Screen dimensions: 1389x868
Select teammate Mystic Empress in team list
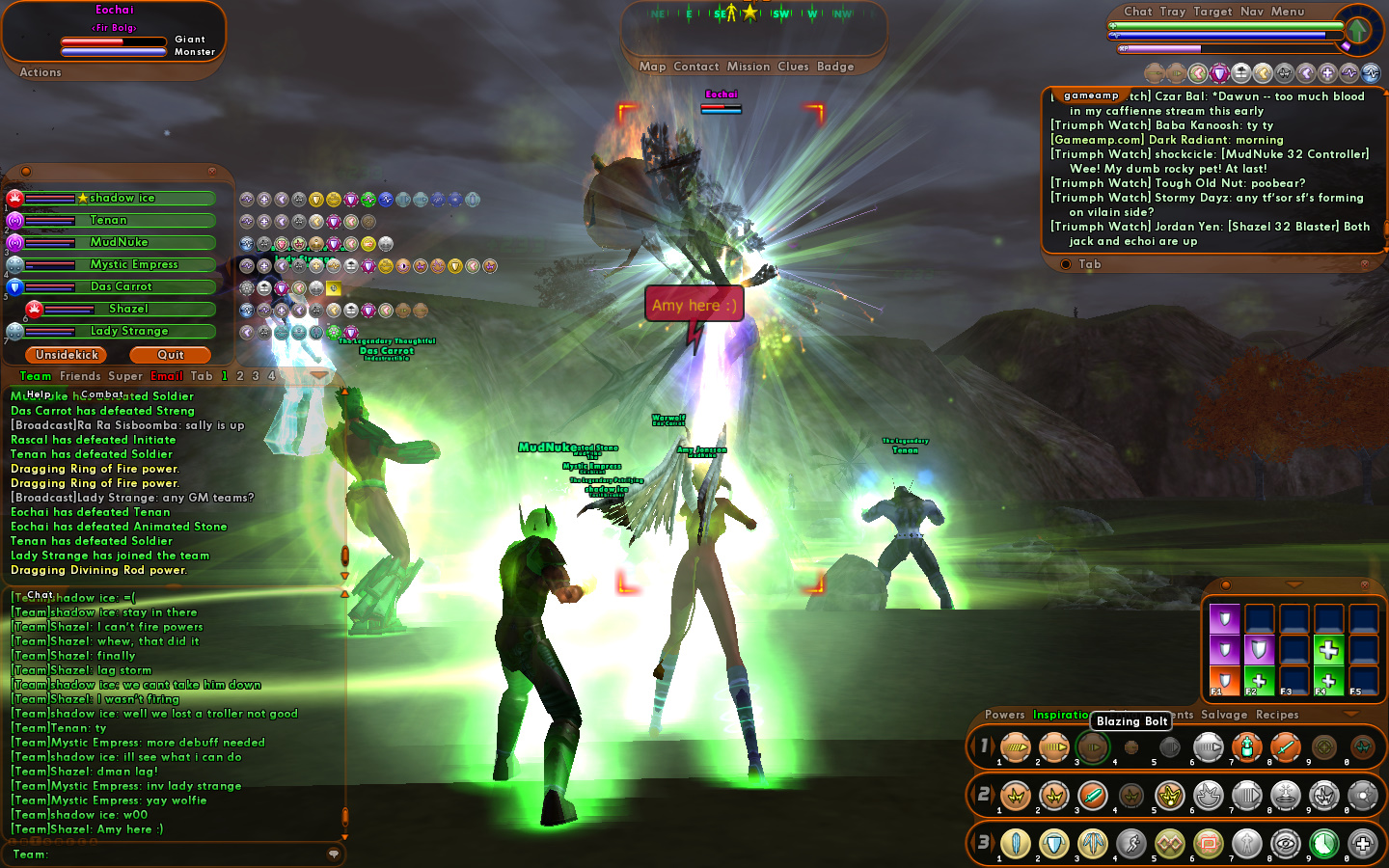coord(134,264)
